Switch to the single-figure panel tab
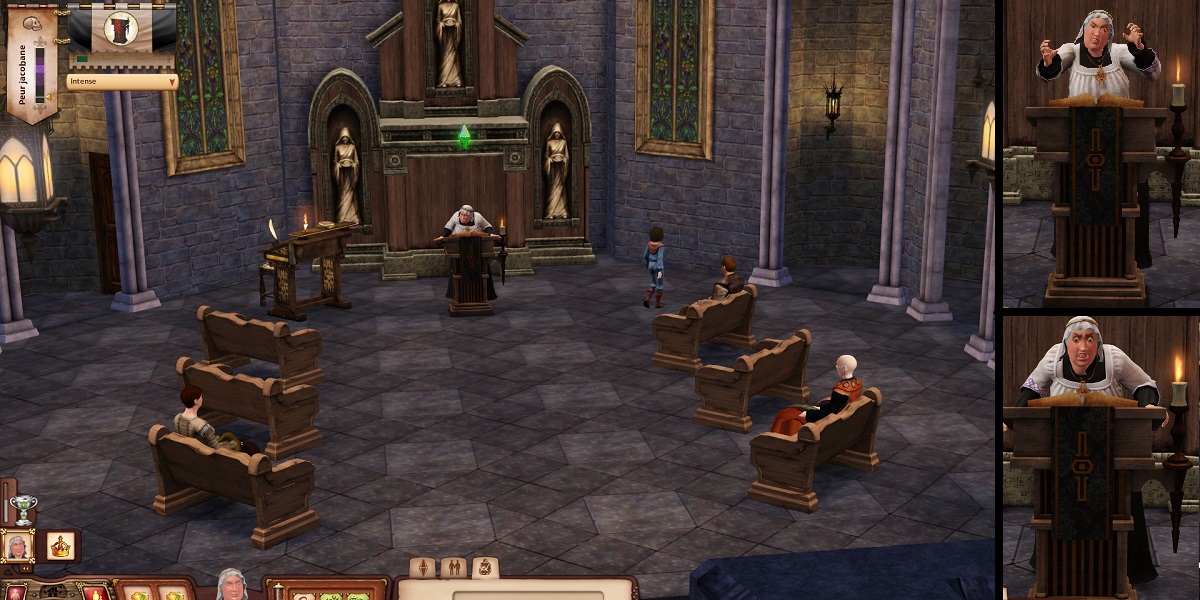 [424, 568]
